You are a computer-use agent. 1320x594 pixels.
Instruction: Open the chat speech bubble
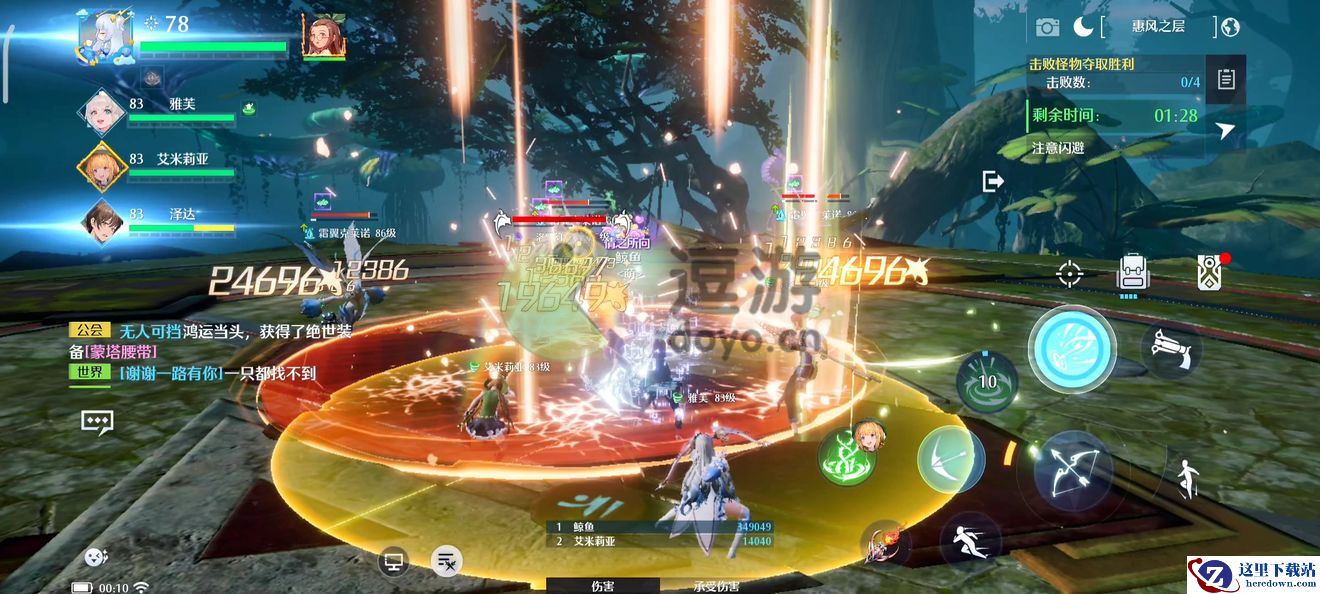[97, 421]
